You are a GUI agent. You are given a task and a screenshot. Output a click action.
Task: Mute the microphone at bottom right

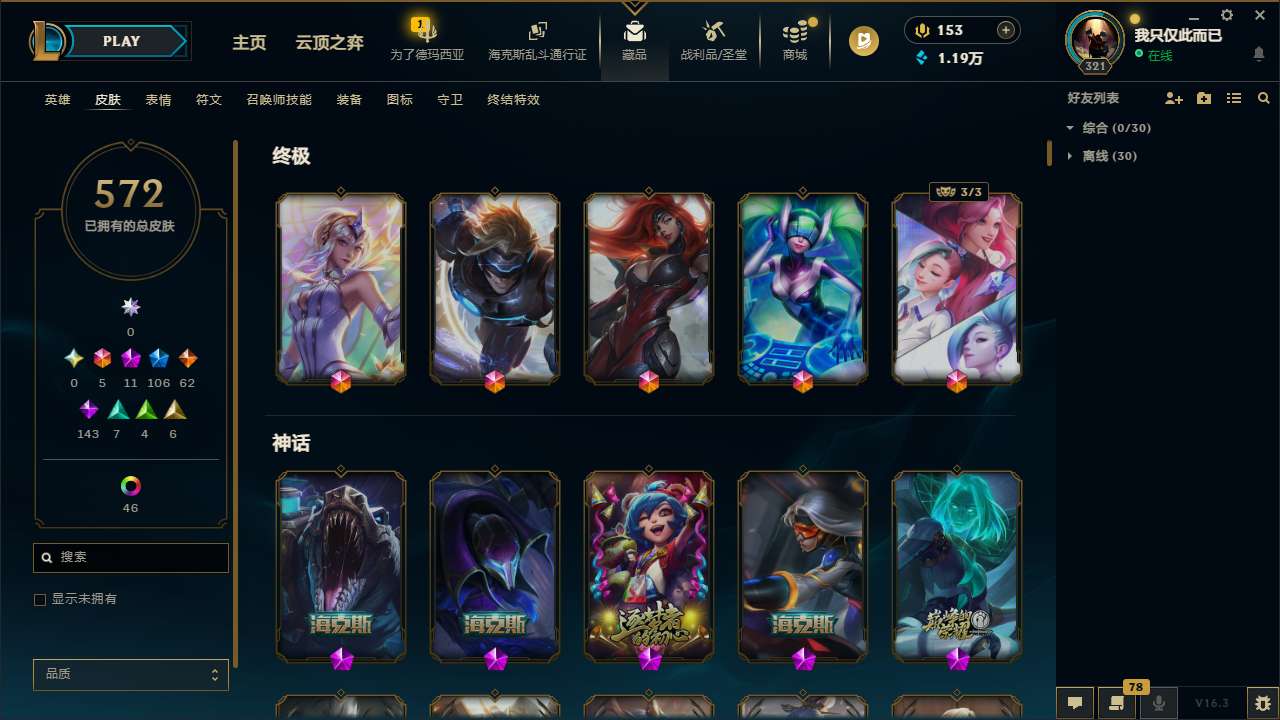pos(1159,702)
